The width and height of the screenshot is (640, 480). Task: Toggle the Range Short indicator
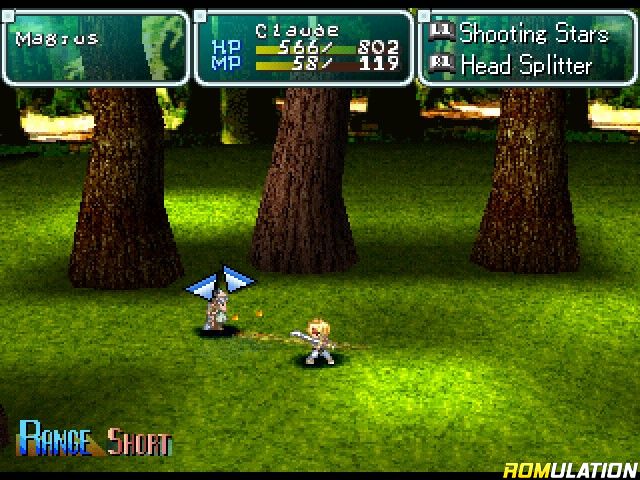coord(96,440)
